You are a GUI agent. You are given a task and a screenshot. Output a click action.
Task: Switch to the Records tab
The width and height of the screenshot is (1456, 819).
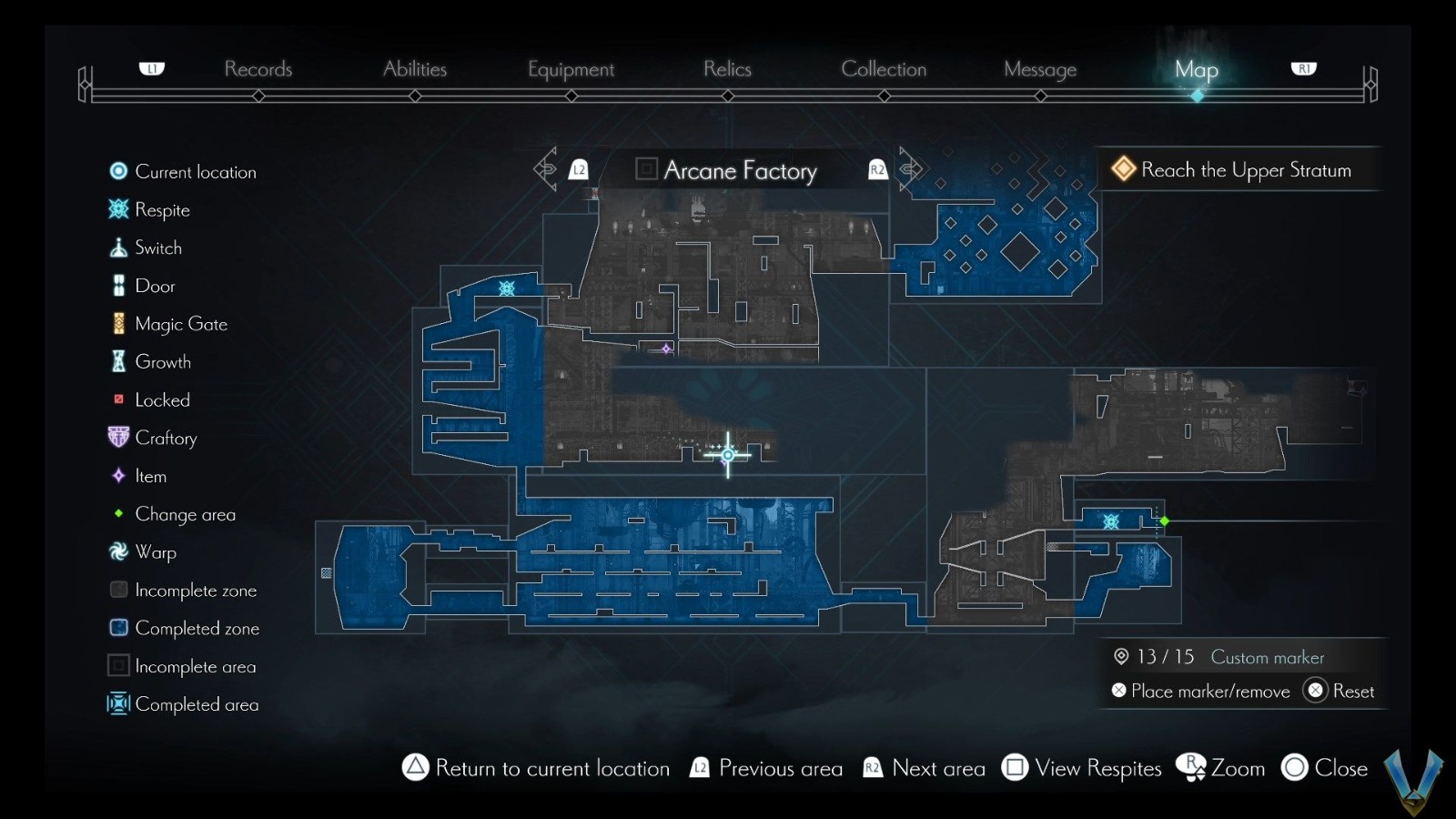pyautogui.click(x=258, y=68)
